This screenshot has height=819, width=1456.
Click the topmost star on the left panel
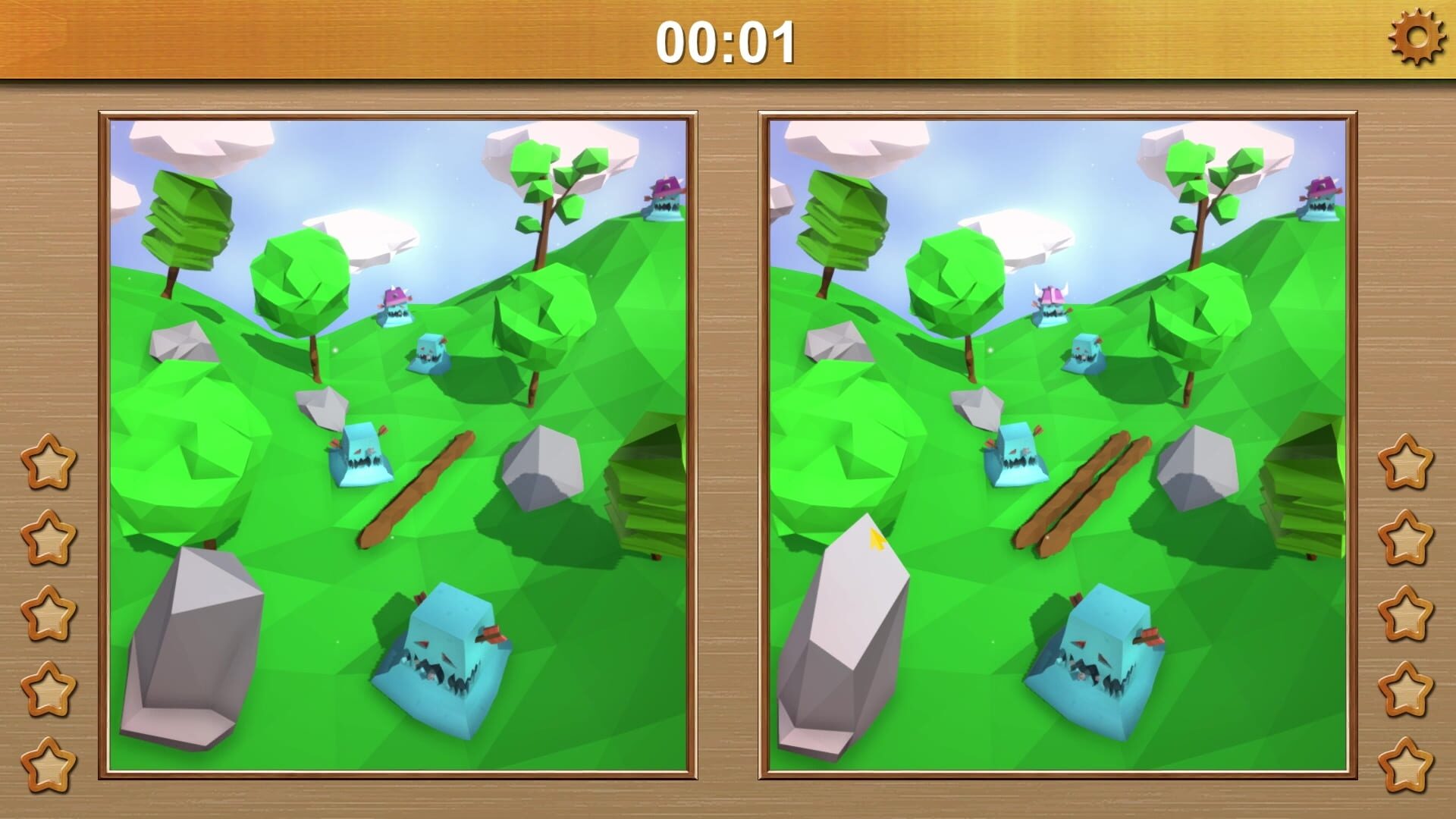point(47,463)
